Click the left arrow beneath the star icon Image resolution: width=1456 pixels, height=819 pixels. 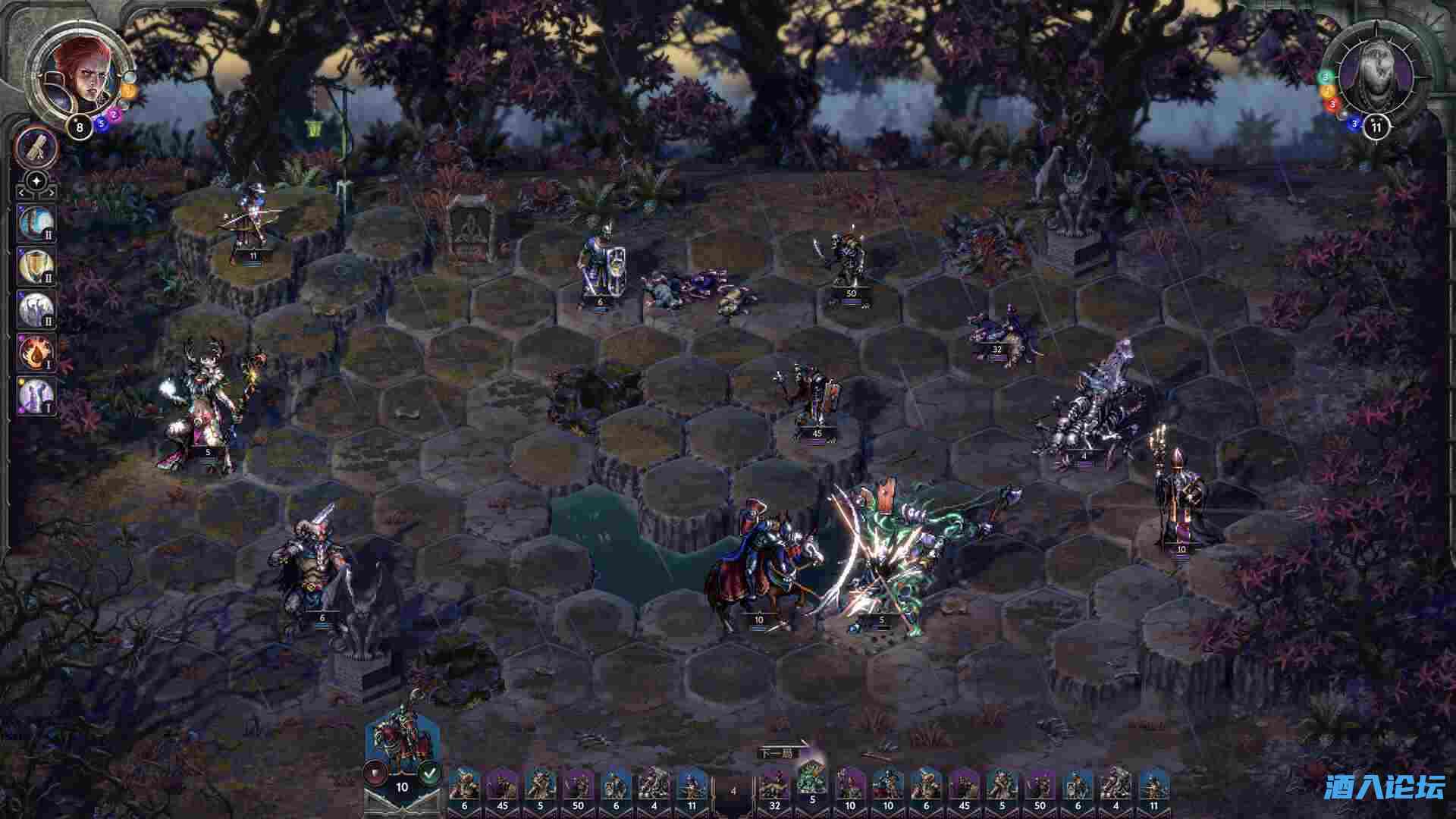coord(20,193)
